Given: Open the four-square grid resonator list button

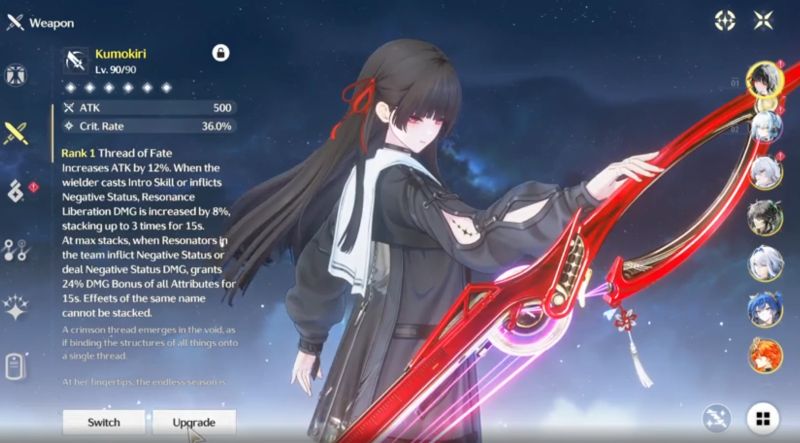Looking at the screenshot, I should [x=764, y=418].
